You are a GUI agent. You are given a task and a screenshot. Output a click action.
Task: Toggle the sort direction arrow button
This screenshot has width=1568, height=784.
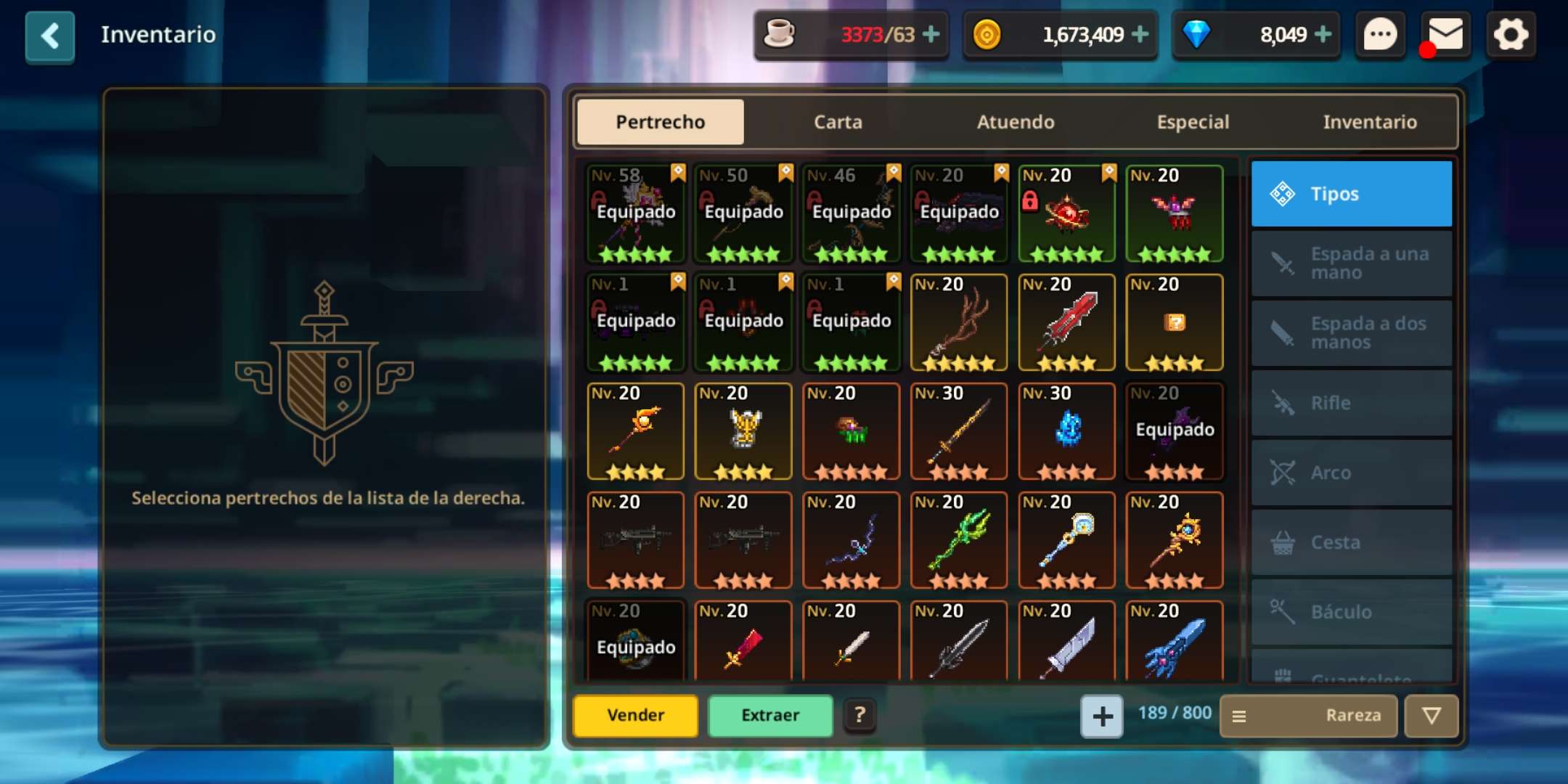click(1431, 716)
